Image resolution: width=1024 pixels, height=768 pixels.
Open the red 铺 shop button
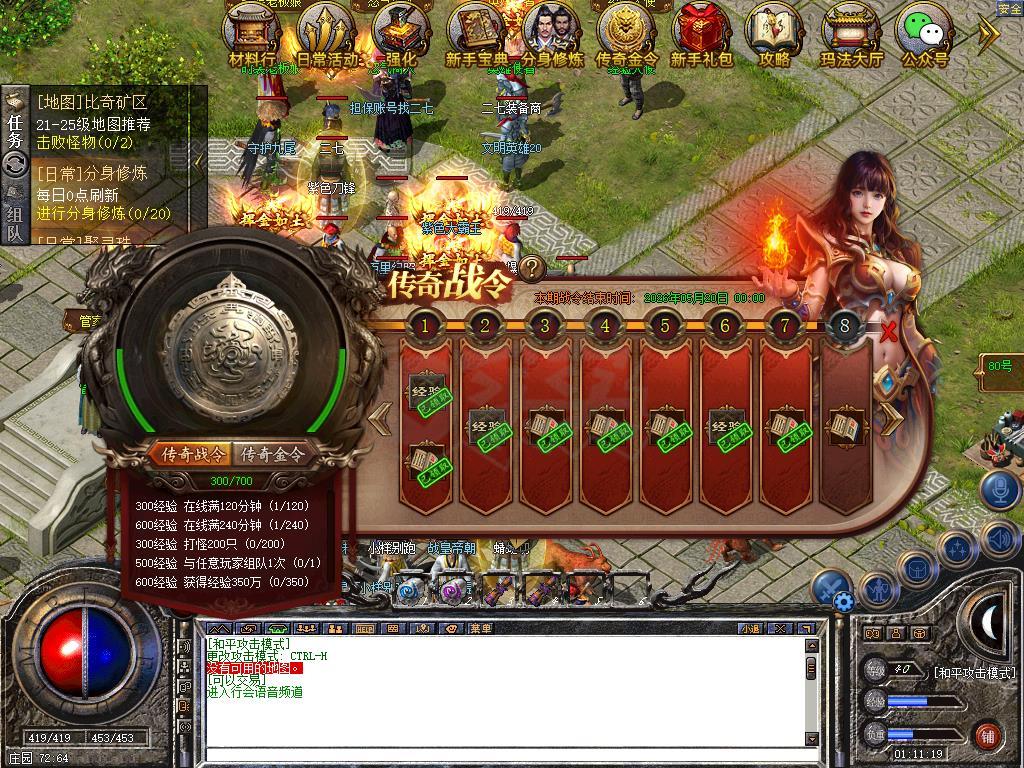(988, 735)
